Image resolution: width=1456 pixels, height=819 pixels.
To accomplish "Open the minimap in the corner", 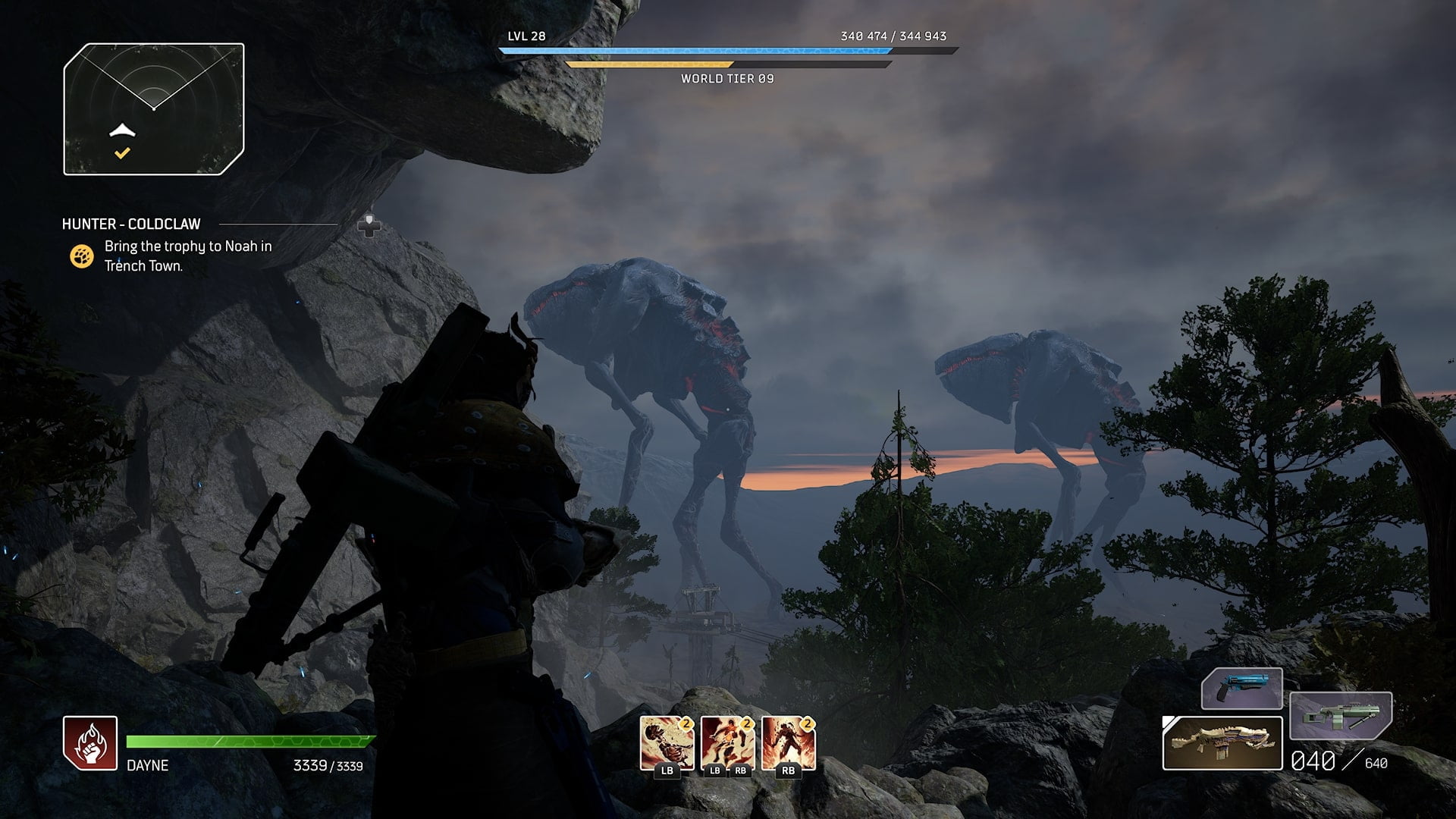I will pyautogui.click(x=154, y=109).
